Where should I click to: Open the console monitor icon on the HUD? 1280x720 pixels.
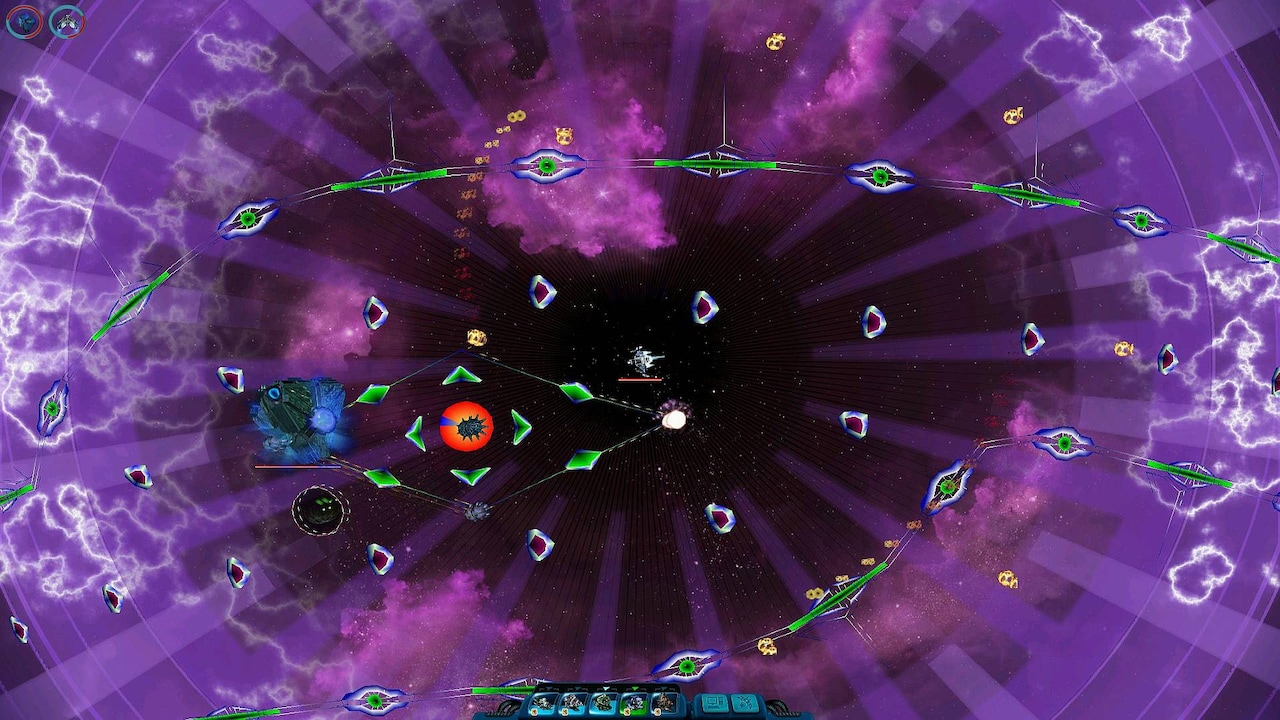(x=713, y=703)
